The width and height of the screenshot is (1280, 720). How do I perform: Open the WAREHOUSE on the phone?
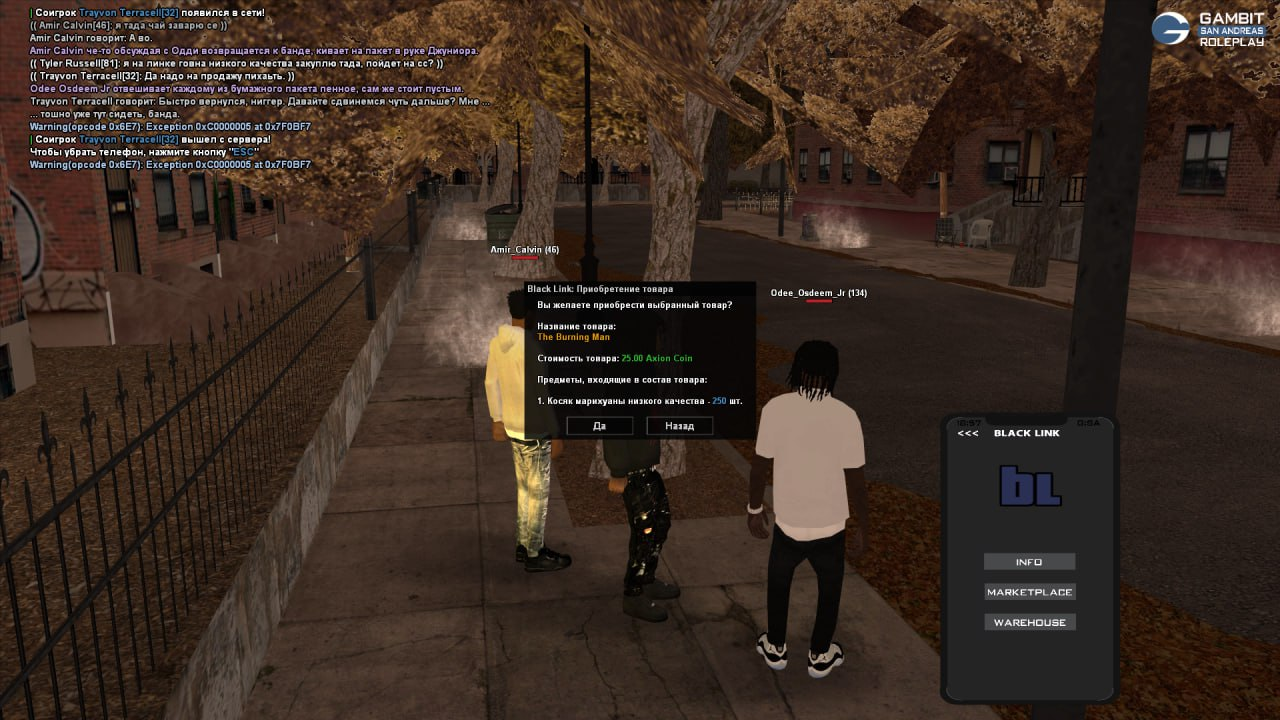pos(1029,622)
